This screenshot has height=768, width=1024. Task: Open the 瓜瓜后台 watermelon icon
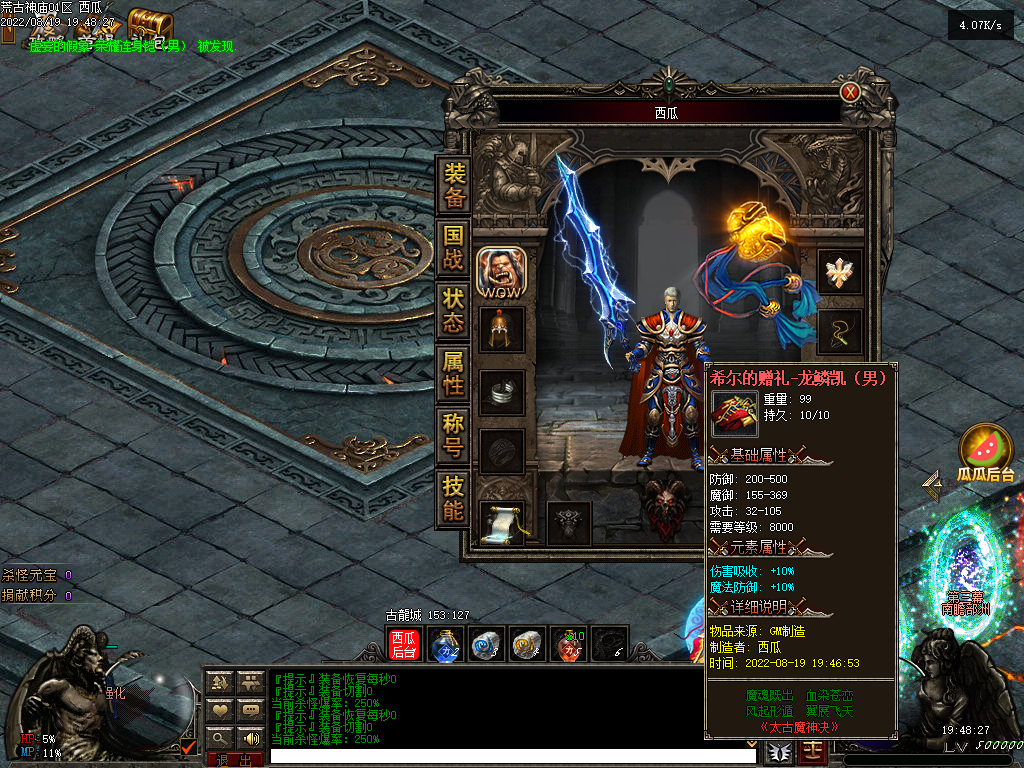pyautogui.click(x=985, y=450)
